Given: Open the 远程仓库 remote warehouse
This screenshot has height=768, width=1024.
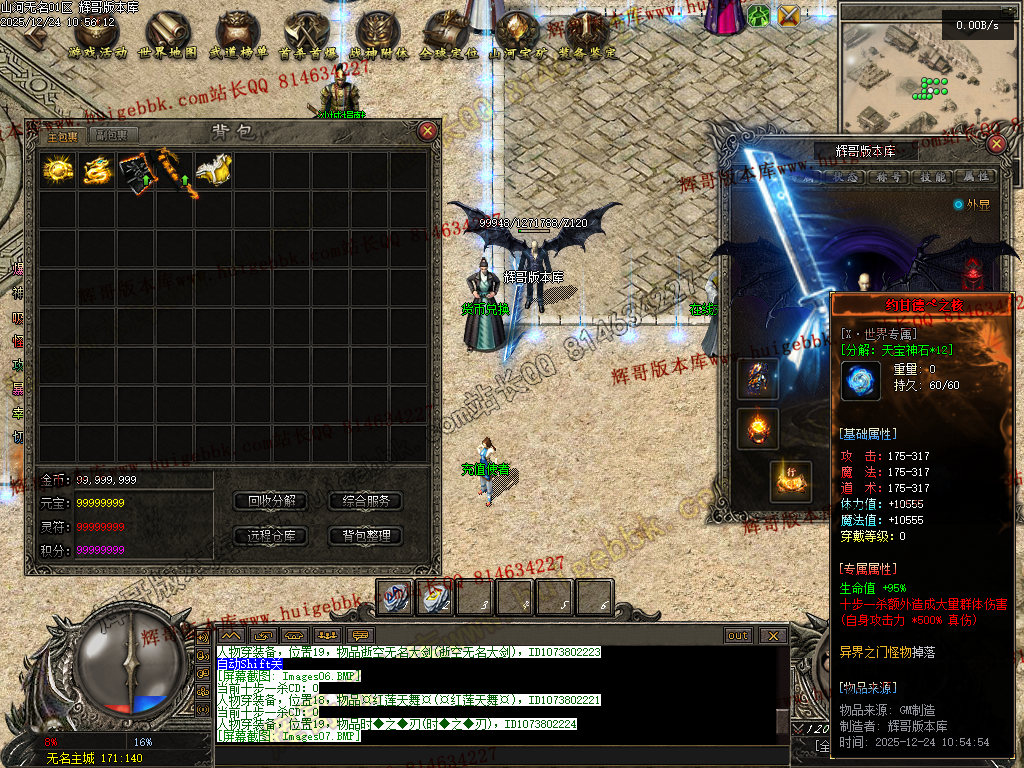Looking at the screenshot, I should click(x=270, y=536).
